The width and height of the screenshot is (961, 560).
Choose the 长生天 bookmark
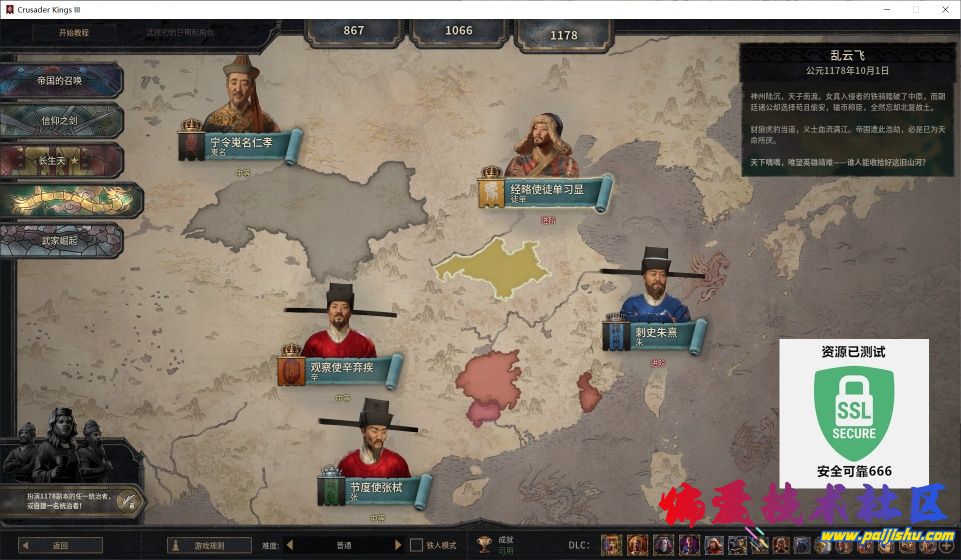coord(61,160)
